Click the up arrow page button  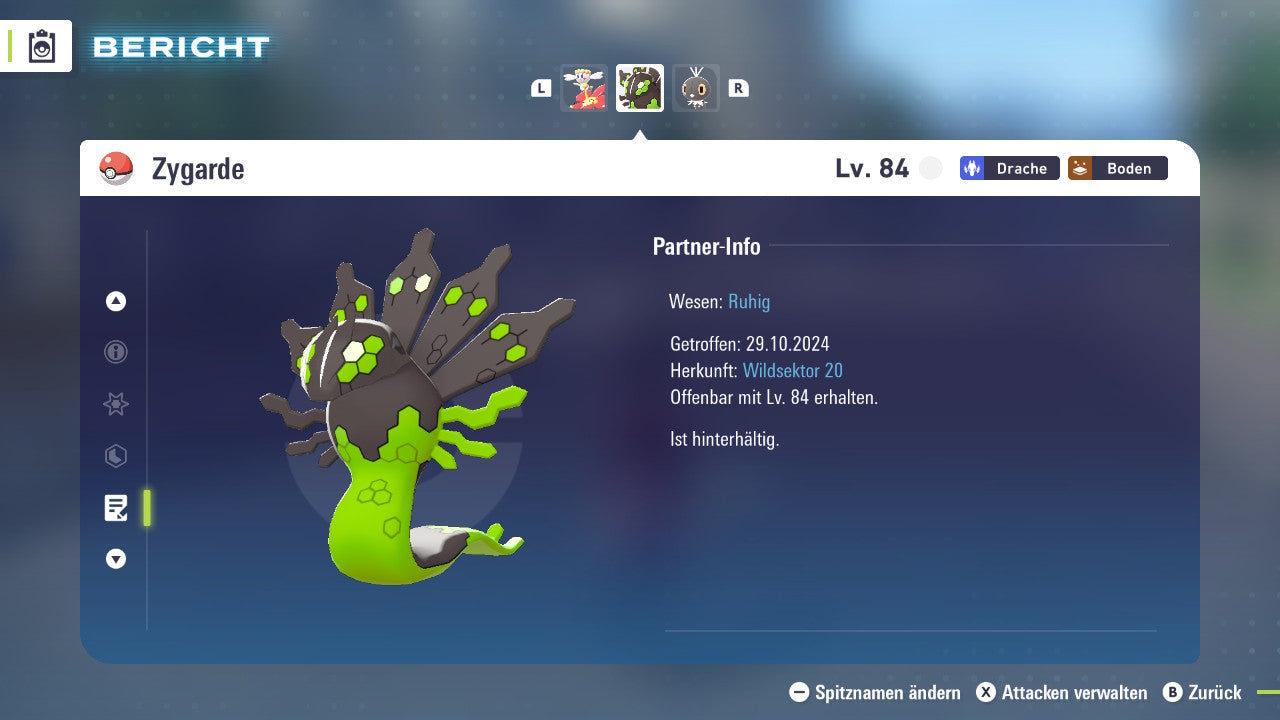pyautogui.click(x=116, y=301)
